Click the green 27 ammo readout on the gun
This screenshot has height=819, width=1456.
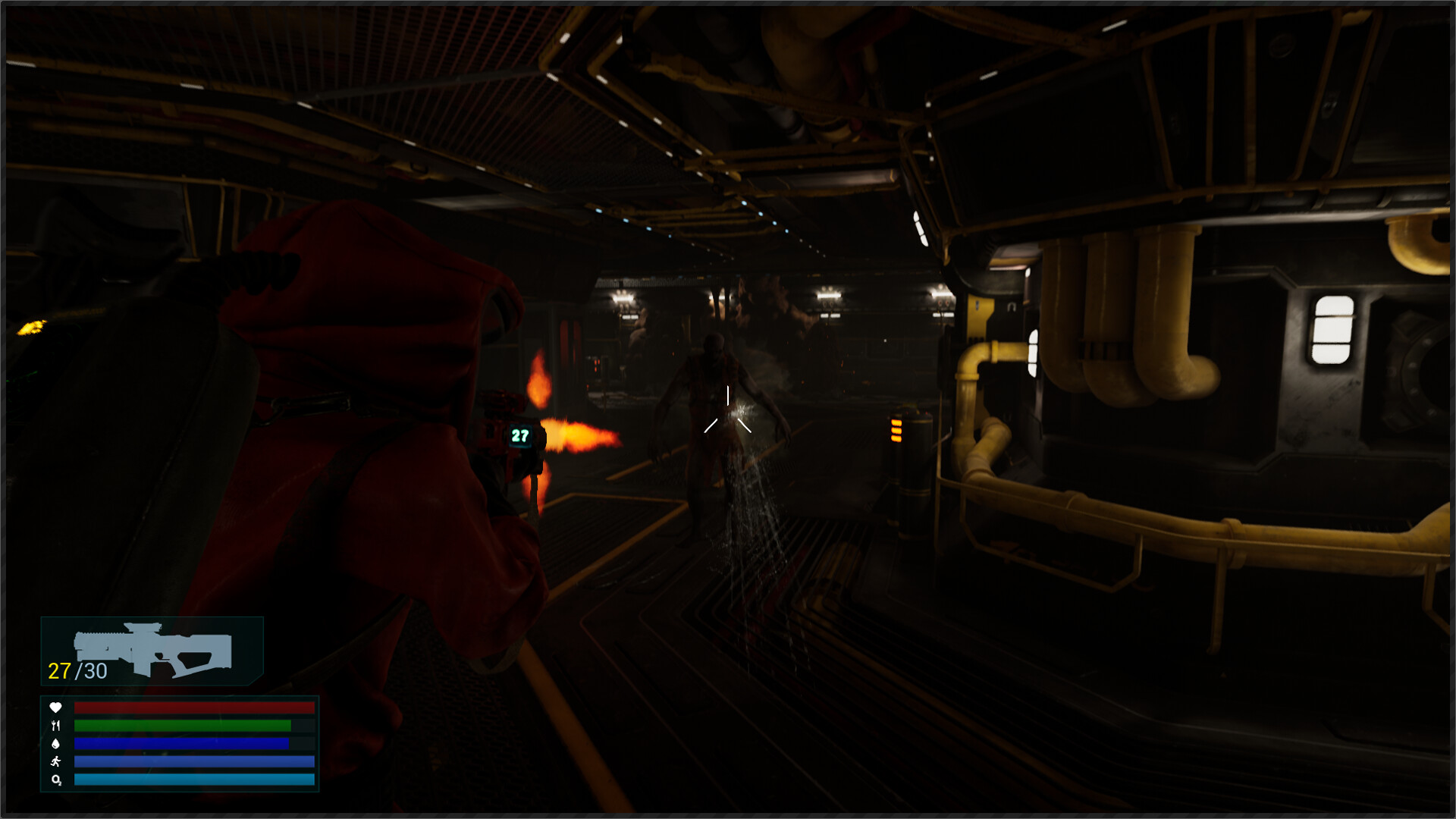point(520,437)
